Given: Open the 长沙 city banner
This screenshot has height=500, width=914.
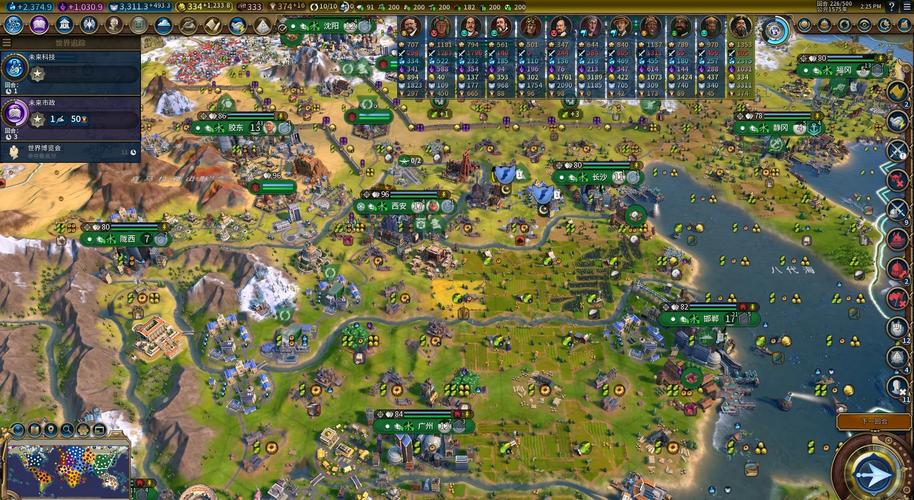Looking at the screenshot, I should [598, 176].
